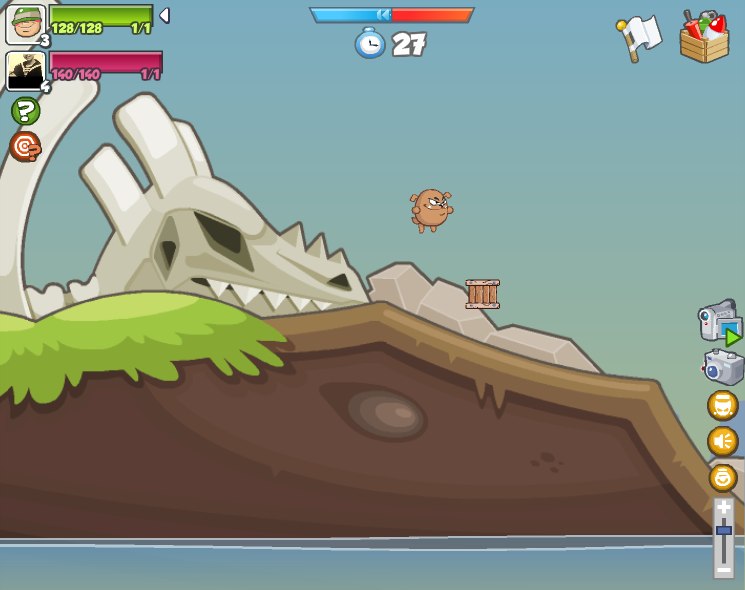
Task: Click the white surrender flag icon
Action: pyautogui.click(x=639, y=38)
